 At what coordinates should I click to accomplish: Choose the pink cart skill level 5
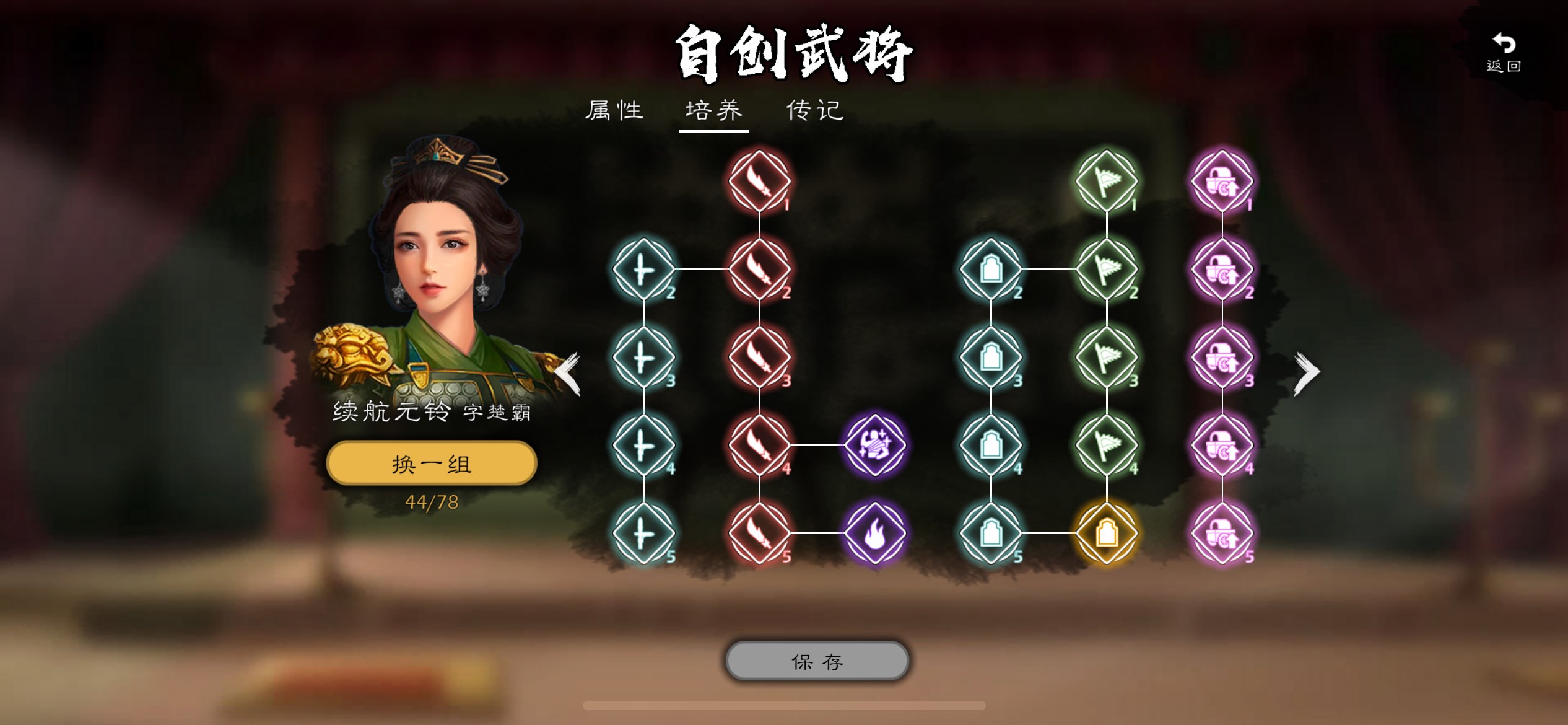pos(1222,534)
